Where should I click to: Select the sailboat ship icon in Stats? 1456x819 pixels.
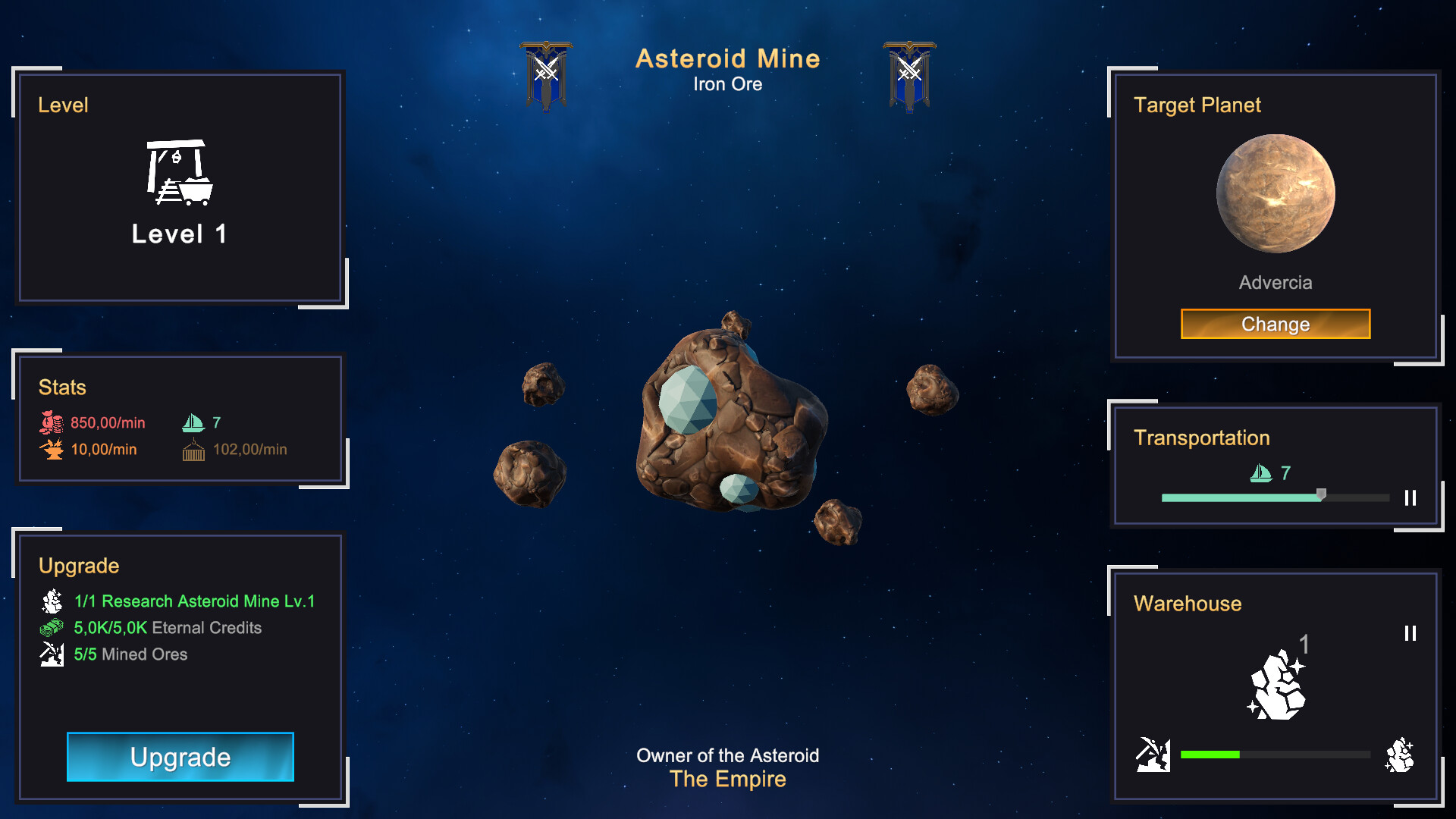(194, 422)
